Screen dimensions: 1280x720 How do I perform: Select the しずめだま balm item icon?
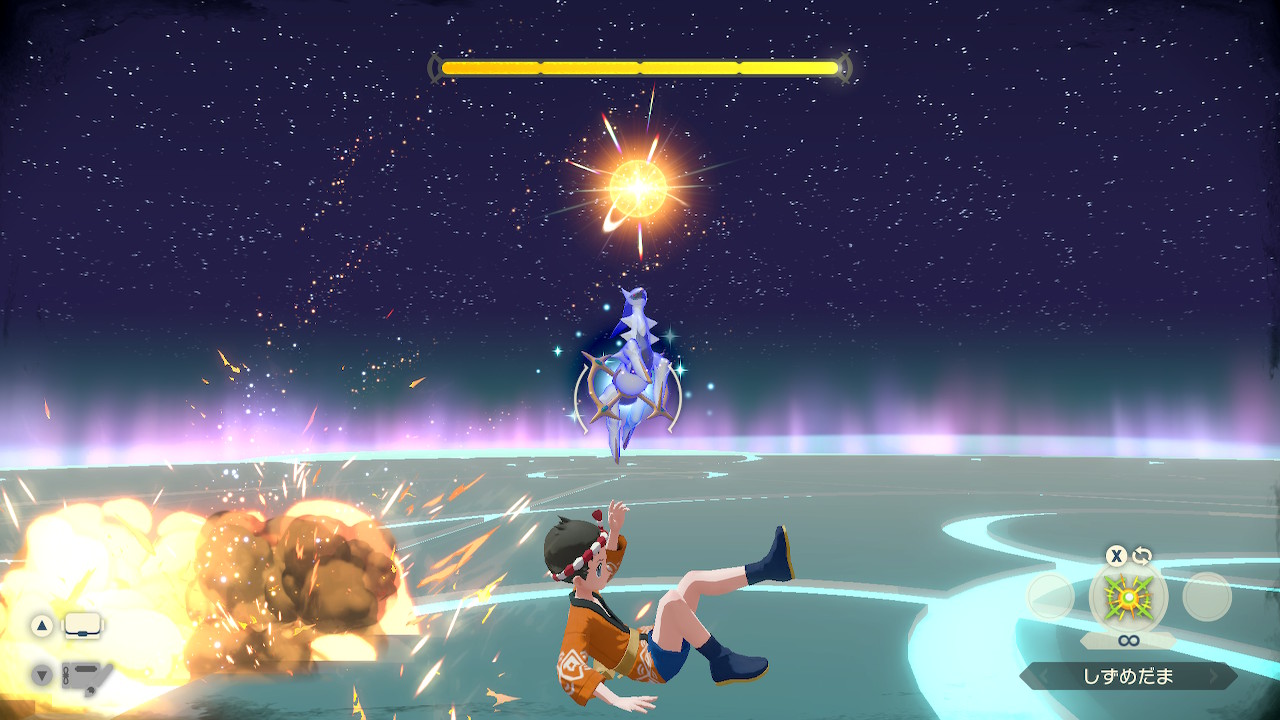1128,597
